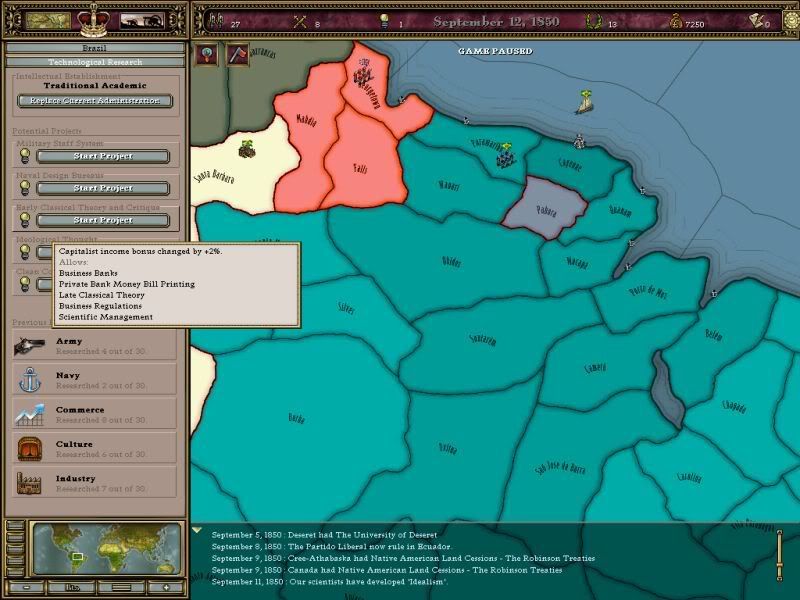Viewport: 800px width, 600px height.
Task: Select the Commerce research category
Action: coord(94,414)
